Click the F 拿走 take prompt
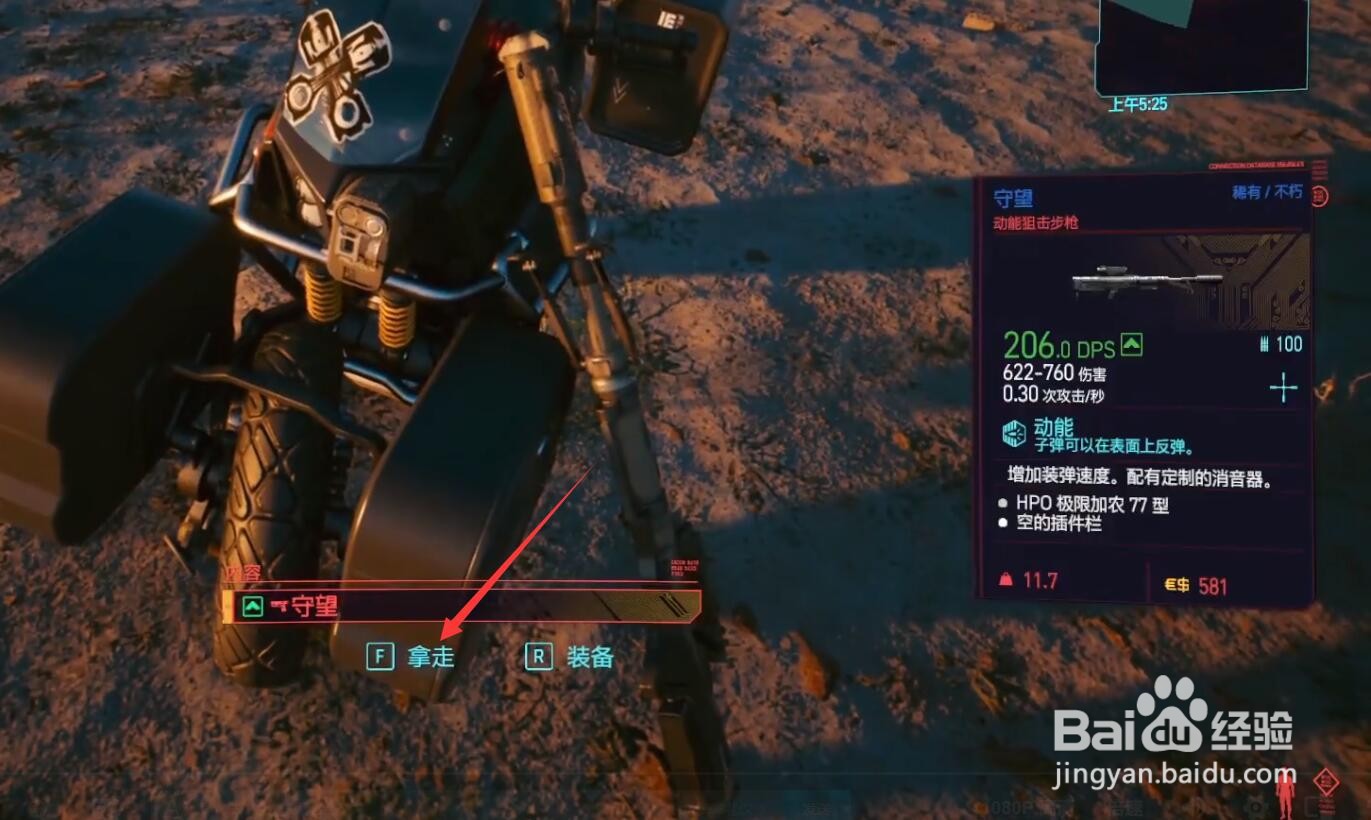This screenshot has height=820, width=1371. point(408,655)
